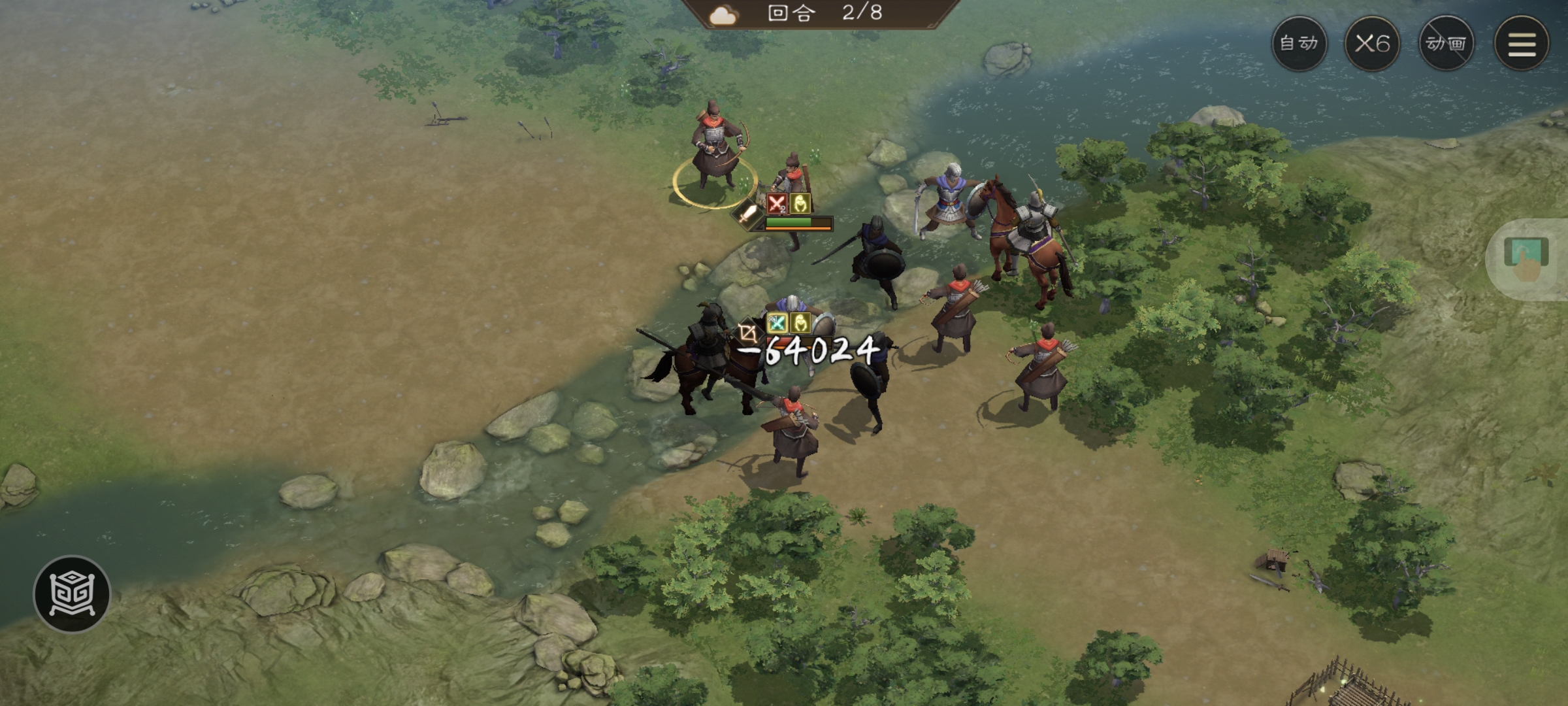Tap the yellow helmet buff icon on the knight unit
This screenshot has width=1568, height=706.
tap(800, 323)
